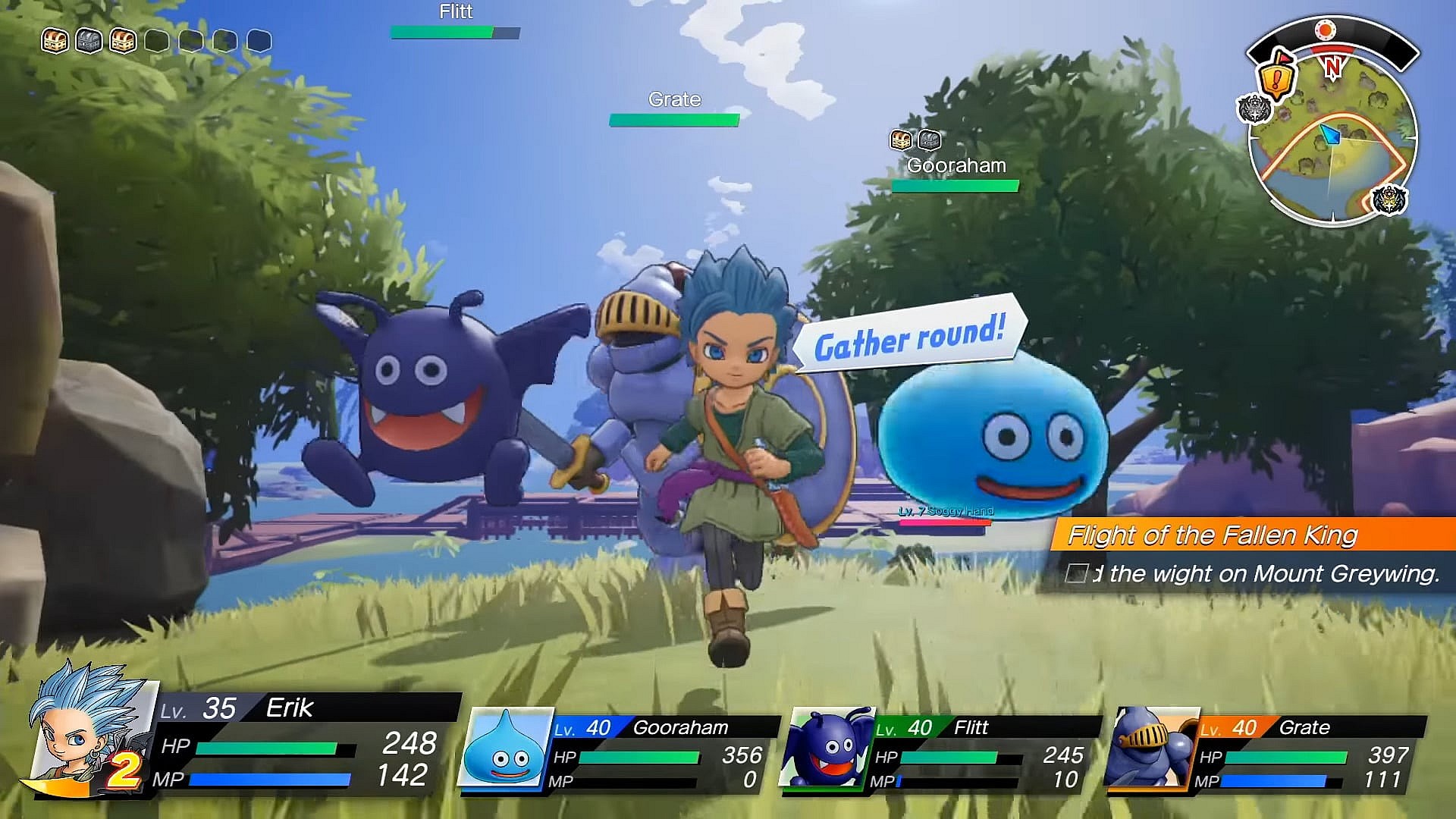This screenshot has width=1456, height=819.
Task: Click the blue player arrow on the minimap
Action: click(1331, 136)
